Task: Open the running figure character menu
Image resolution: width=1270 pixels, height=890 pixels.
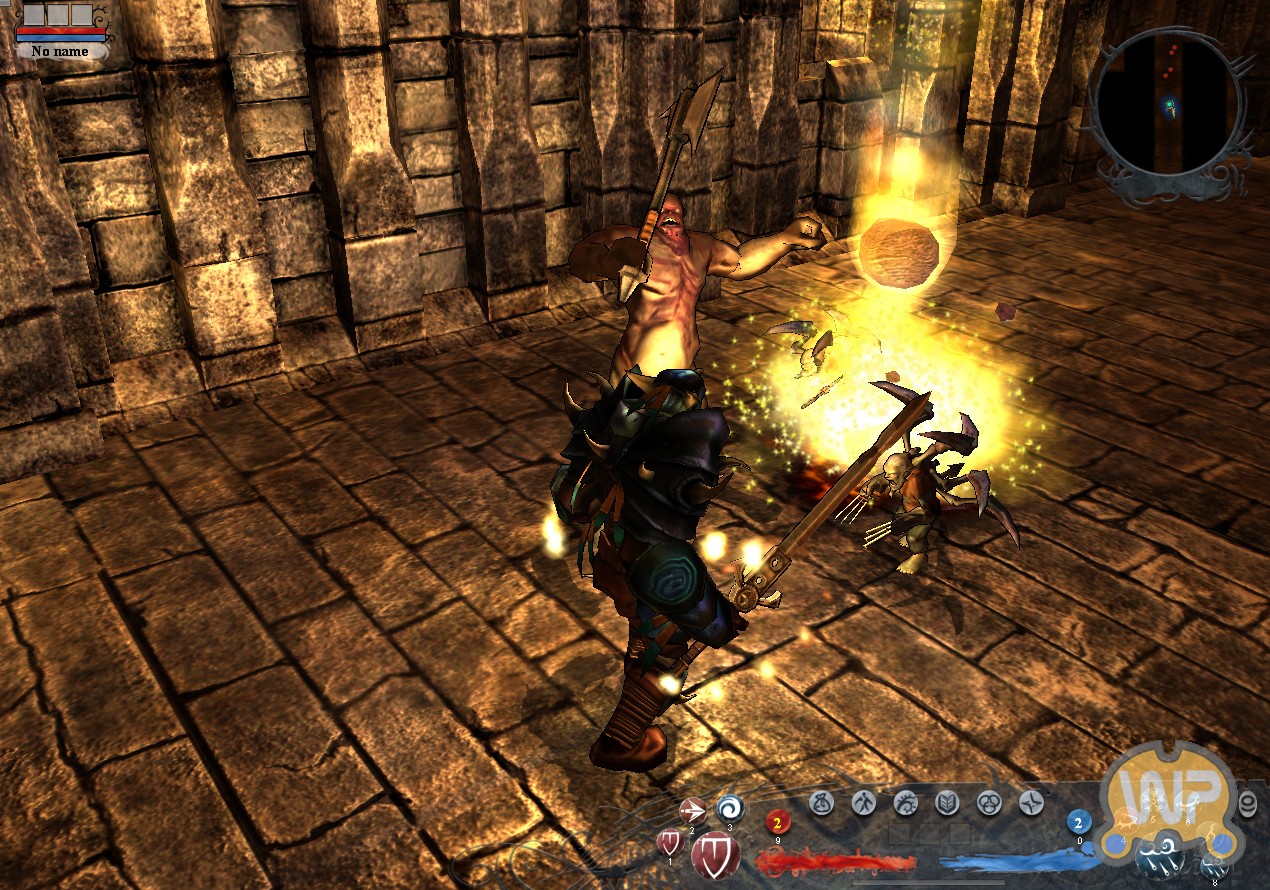Action: 864,802
